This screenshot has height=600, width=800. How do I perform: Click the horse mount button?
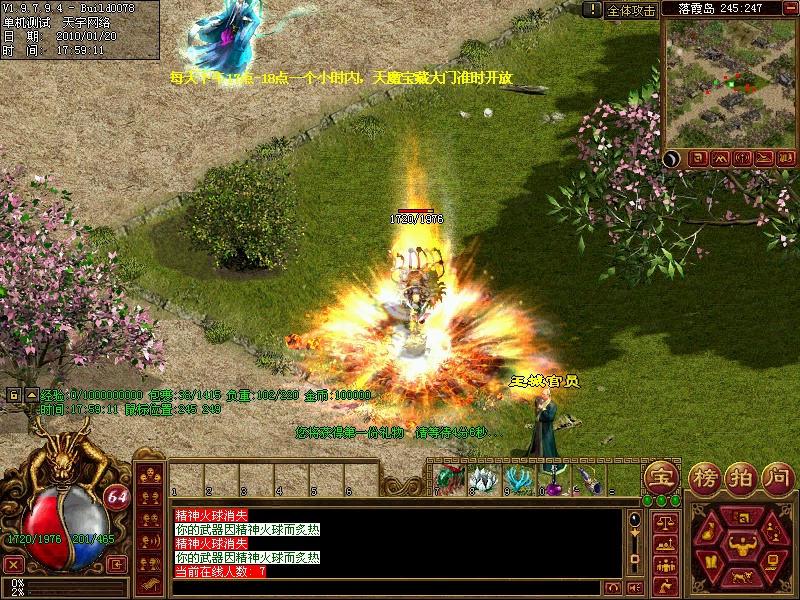[741, 576]
